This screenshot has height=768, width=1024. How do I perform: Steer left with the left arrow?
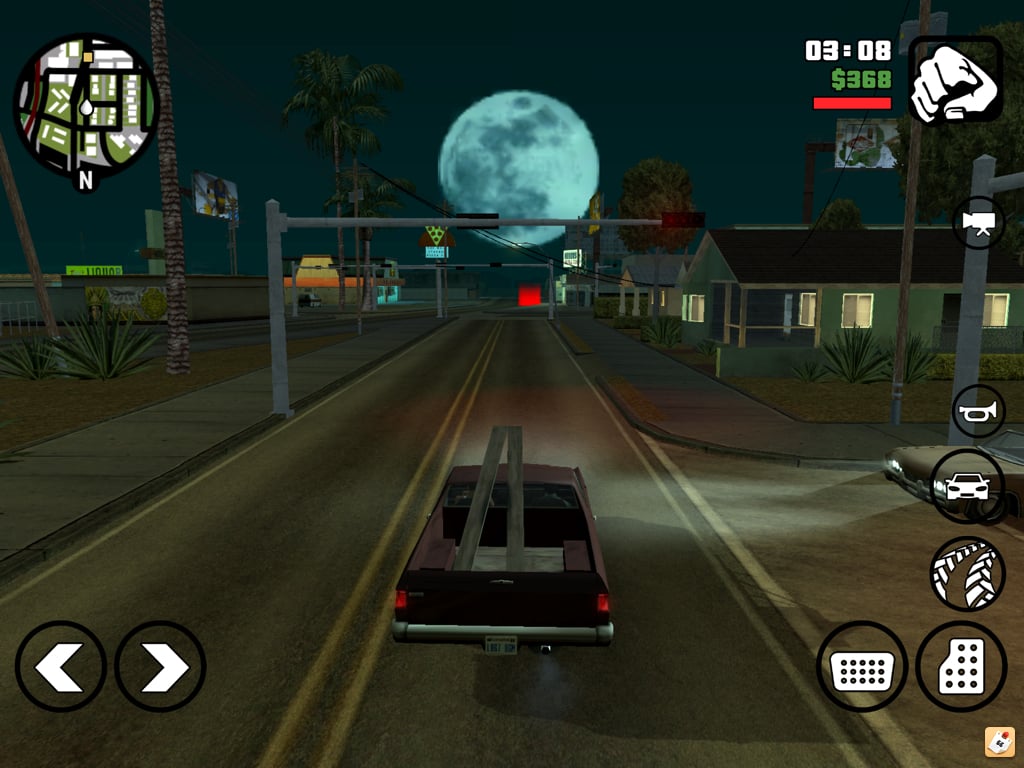pyautogui.click(x=61, y=666)
